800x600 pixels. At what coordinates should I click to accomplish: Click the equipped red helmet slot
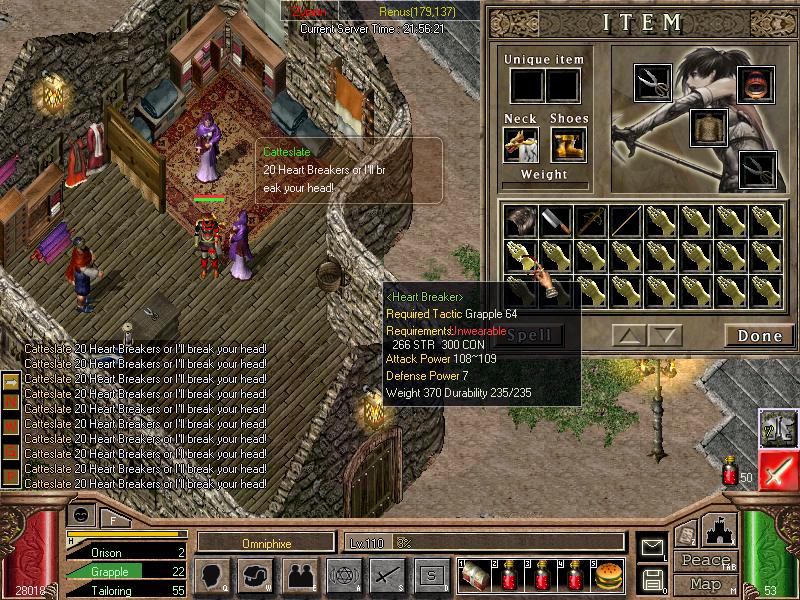click(757, 86)
